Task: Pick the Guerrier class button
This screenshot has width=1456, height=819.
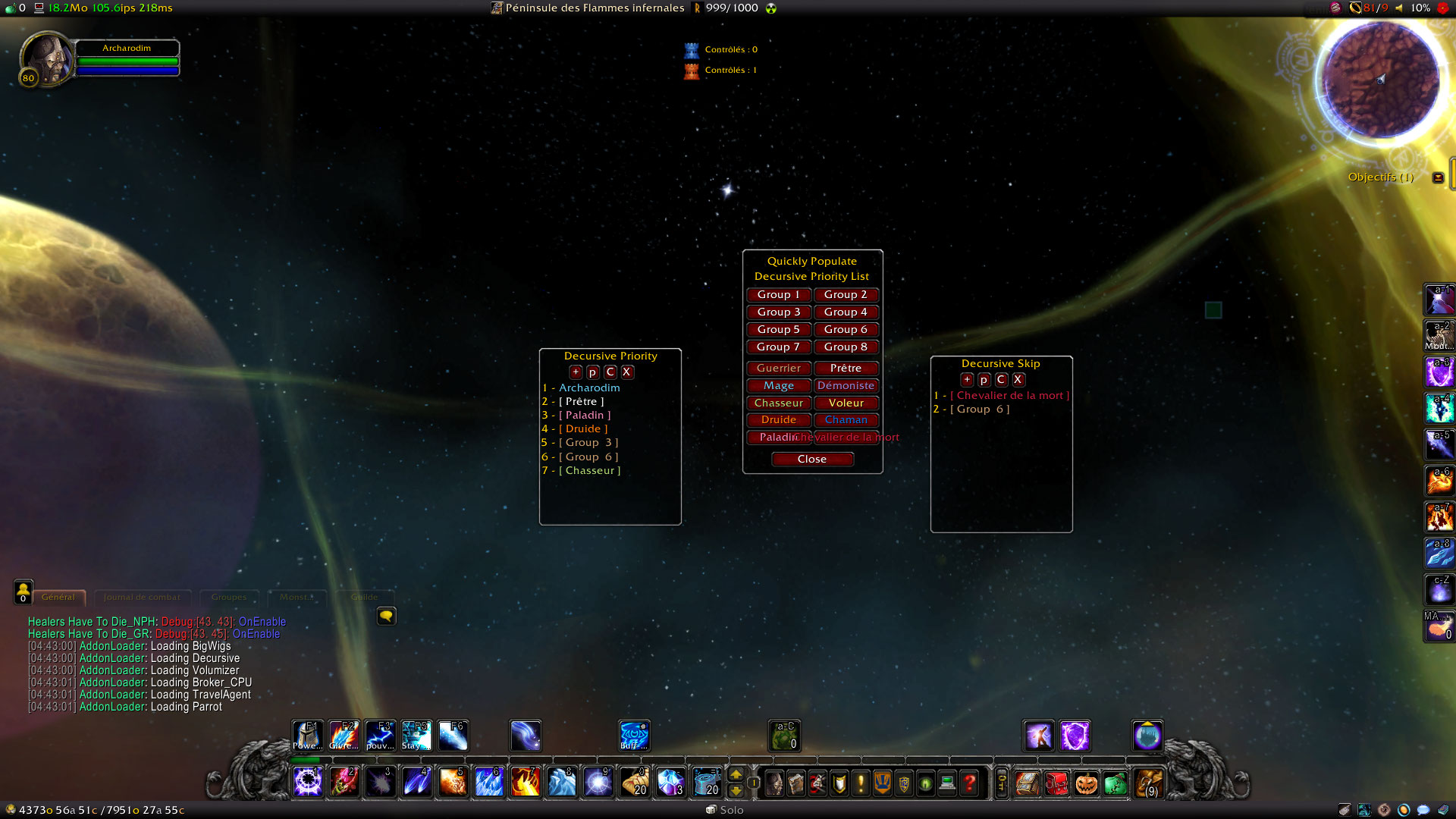Action: (778, 369)
